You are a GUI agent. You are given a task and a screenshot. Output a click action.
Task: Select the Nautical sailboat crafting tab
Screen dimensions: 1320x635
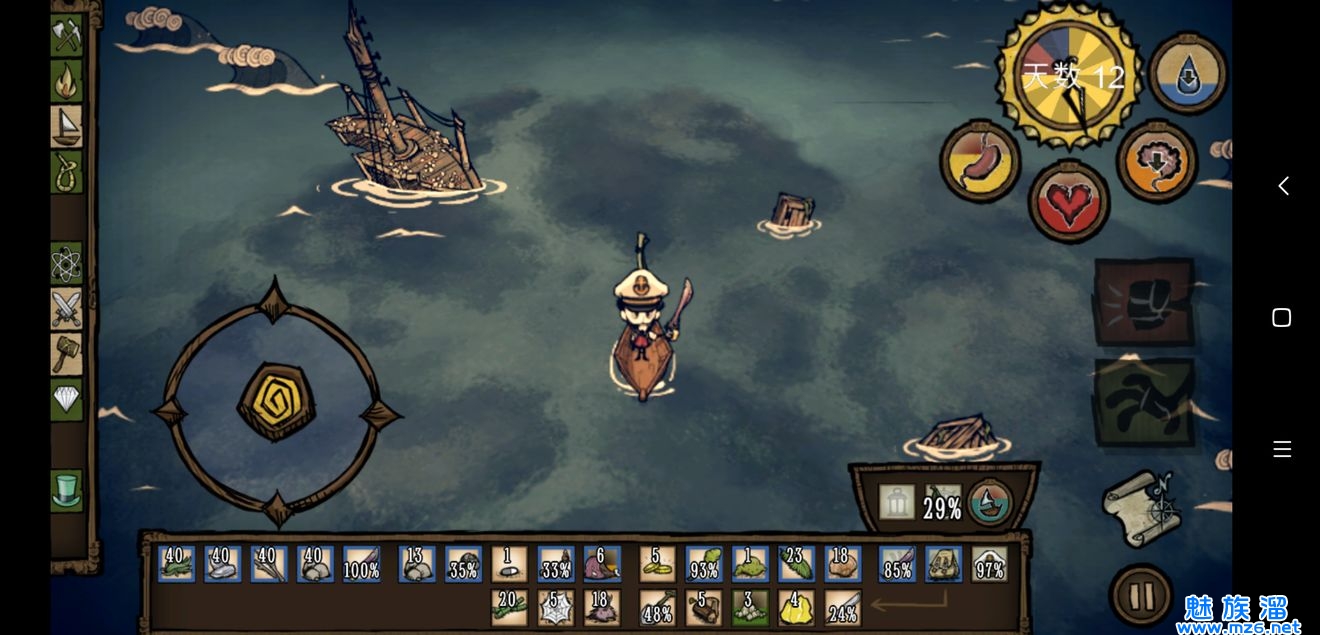[x=66, y=125]
